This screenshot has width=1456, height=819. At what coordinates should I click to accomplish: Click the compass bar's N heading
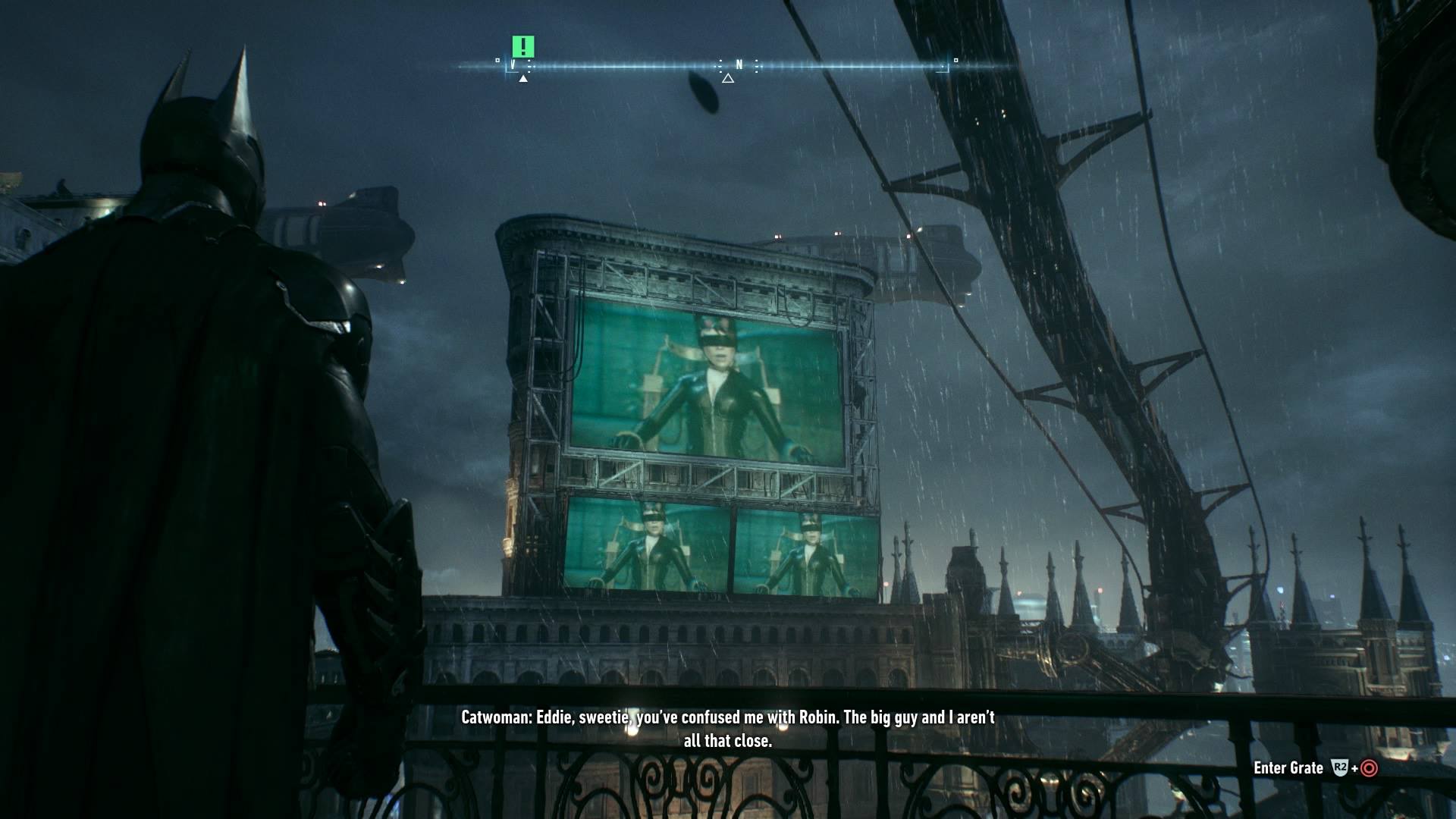(x=739, y=64)
